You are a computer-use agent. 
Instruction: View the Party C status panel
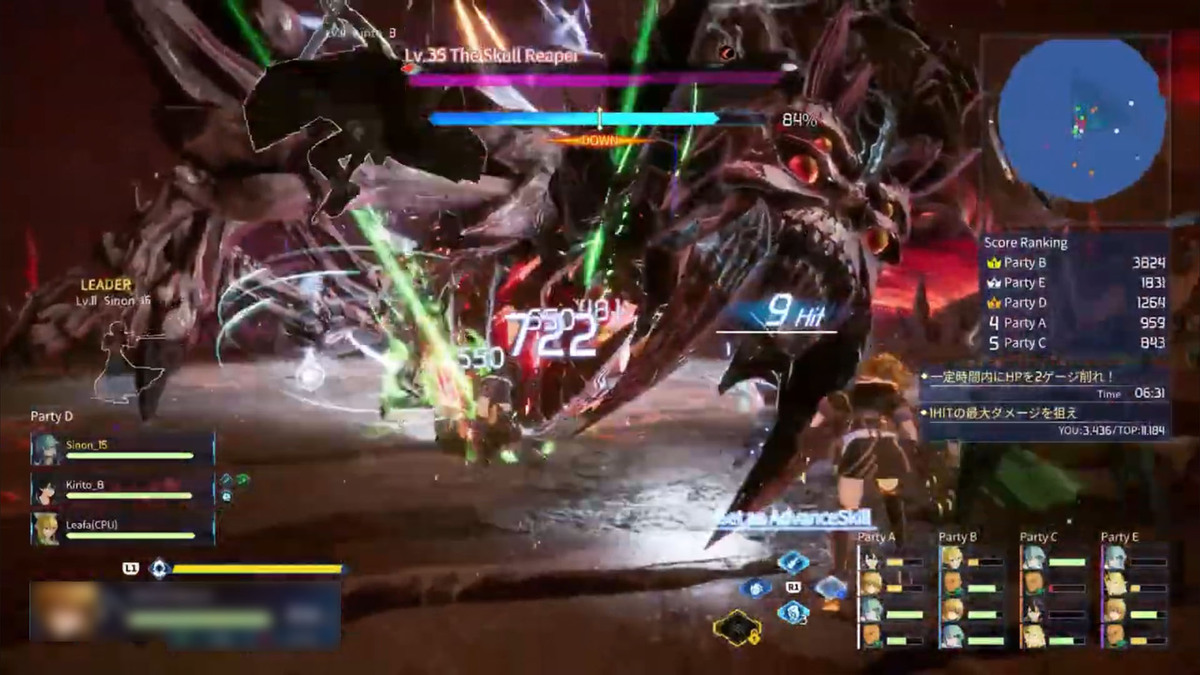coord(1052,592)
